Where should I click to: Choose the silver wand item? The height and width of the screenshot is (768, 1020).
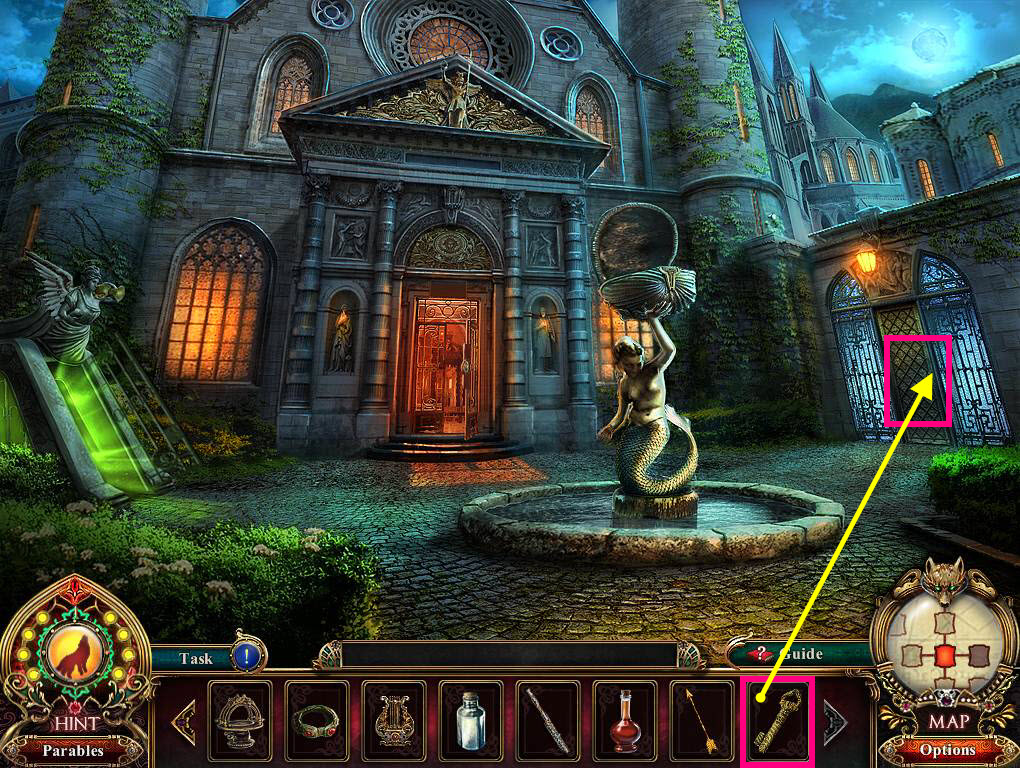tap(548, 720)
